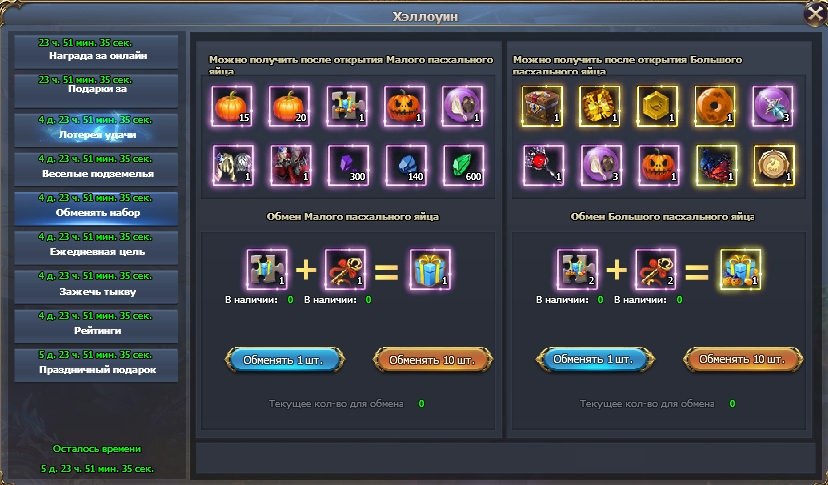This screenshot has height=485, width=828.
Task: Show the Ежедневная цель tab
Action: coord(97,246)
